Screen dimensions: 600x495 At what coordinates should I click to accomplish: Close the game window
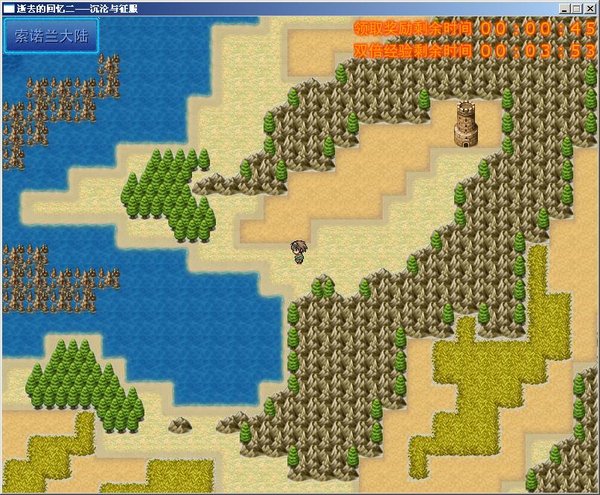[590, 7]
